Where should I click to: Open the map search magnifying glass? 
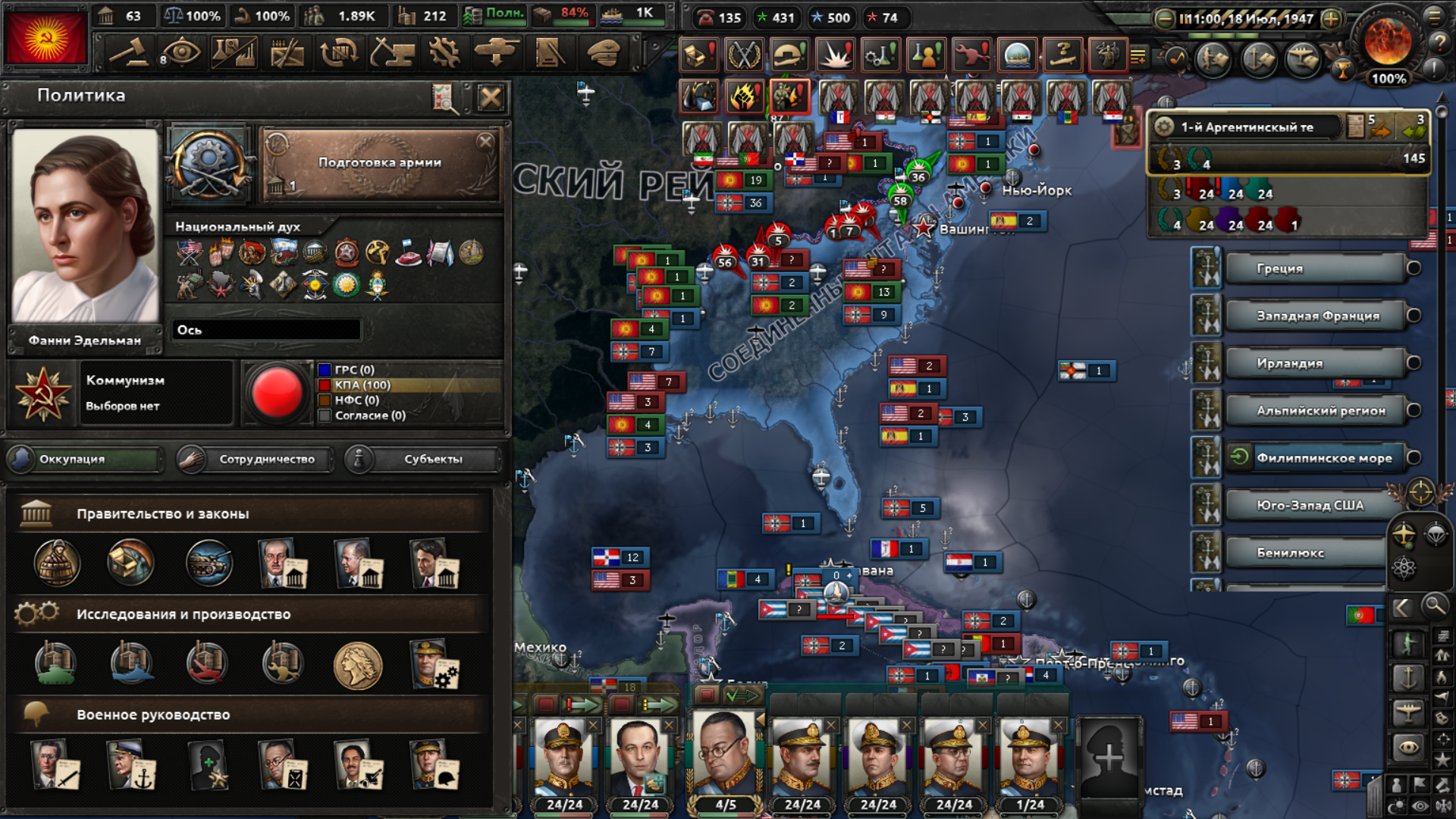pyautogui.click(x=1434, y=606)
